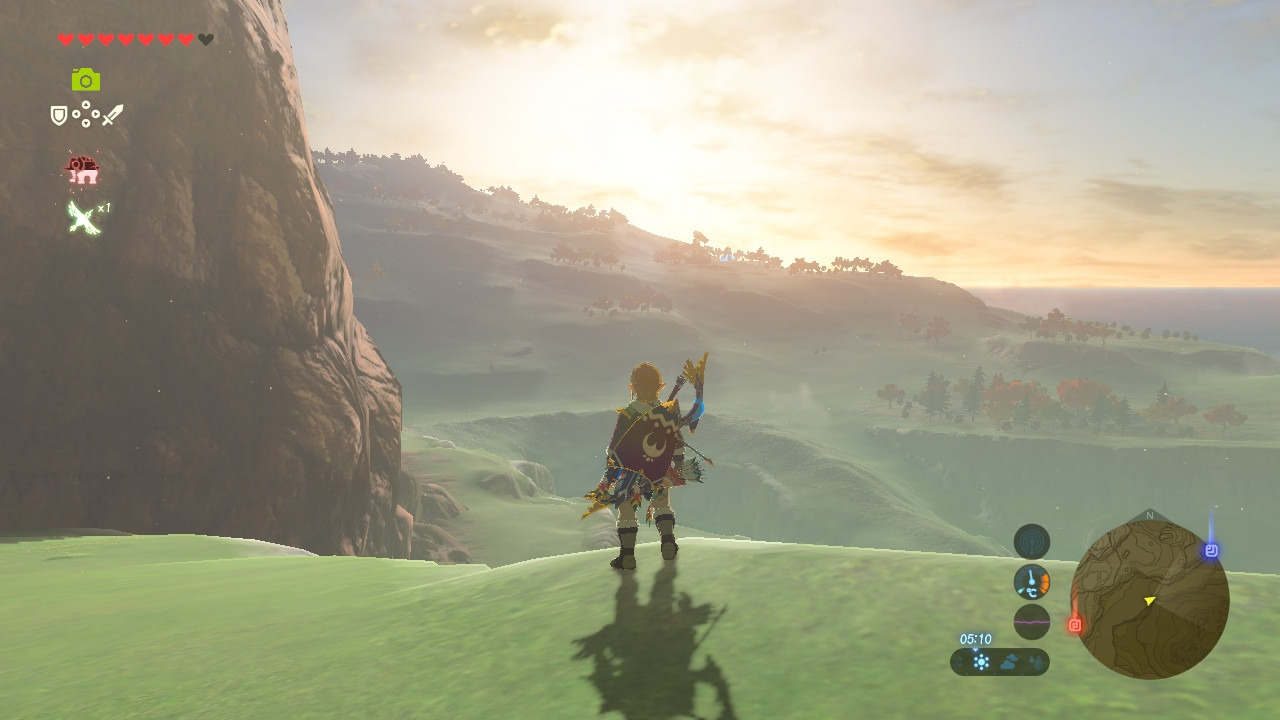The height and width of the screenshot is (720, 1280).
Task: Open the shield quick-select icon
Action: pyautogui.click(x=59, y=116)
